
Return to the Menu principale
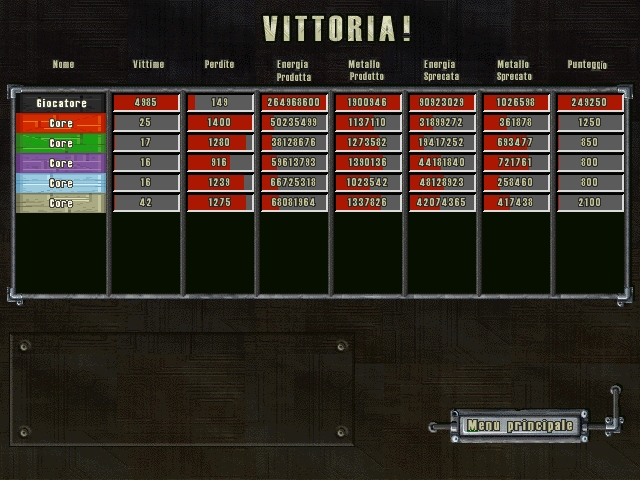coord(520,425)
